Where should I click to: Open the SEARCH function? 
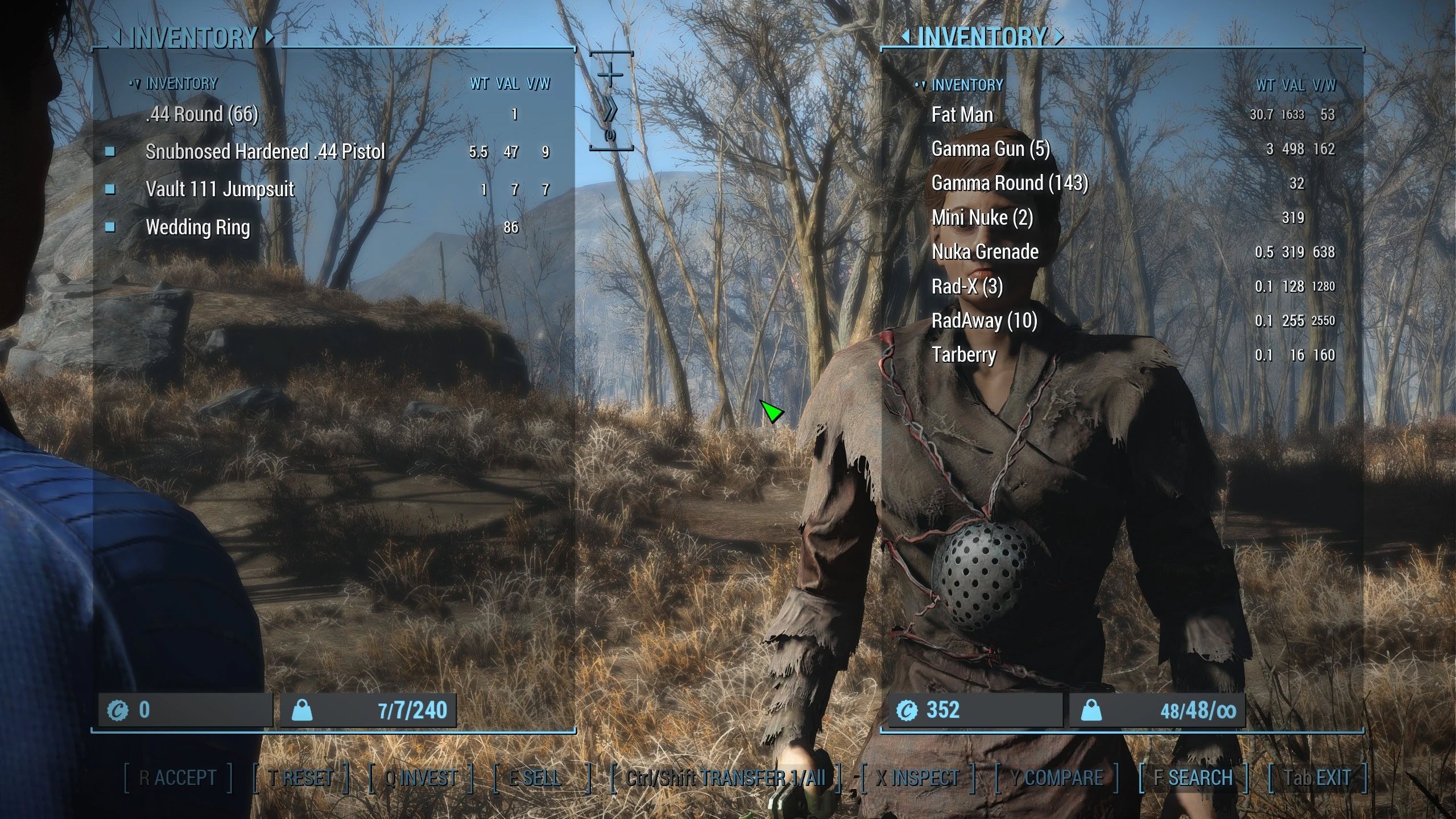coord(1193,778)
